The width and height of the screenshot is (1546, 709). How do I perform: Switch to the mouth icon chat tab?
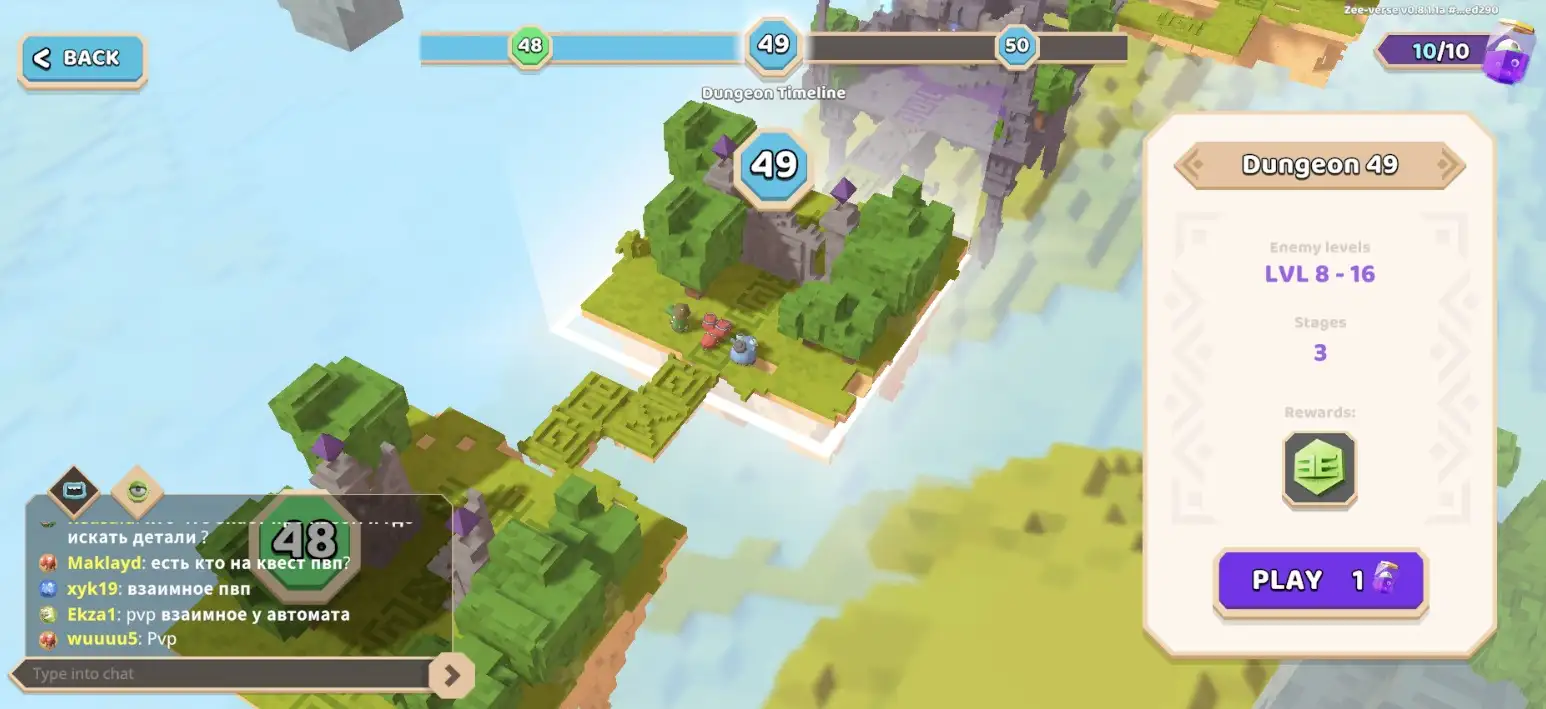75,491
